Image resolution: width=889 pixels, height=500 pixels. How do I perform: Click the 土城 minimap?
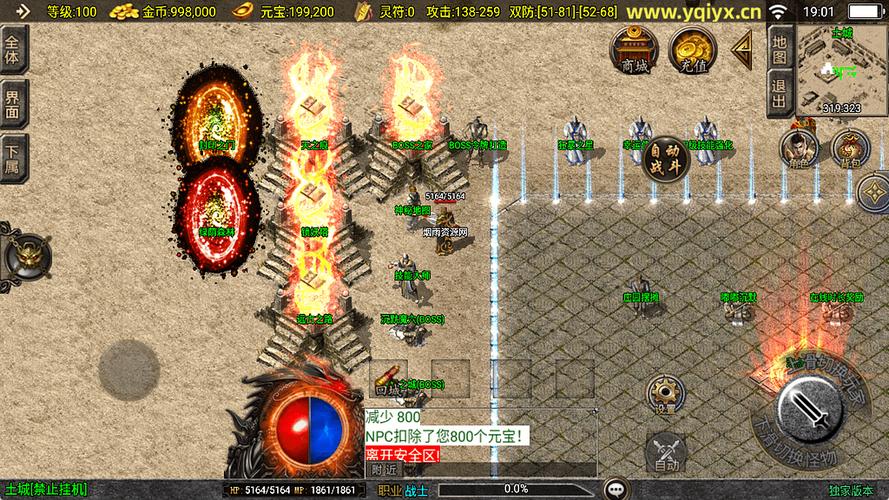841,70
